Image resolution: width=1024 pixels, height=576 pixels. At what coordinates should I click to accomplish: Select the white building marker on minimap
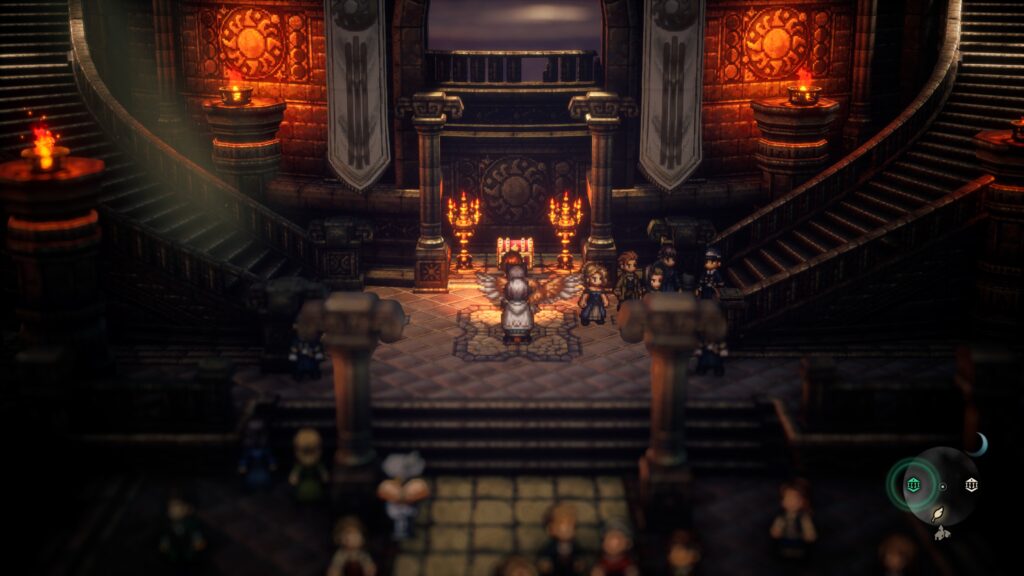(x=970, y=485)
